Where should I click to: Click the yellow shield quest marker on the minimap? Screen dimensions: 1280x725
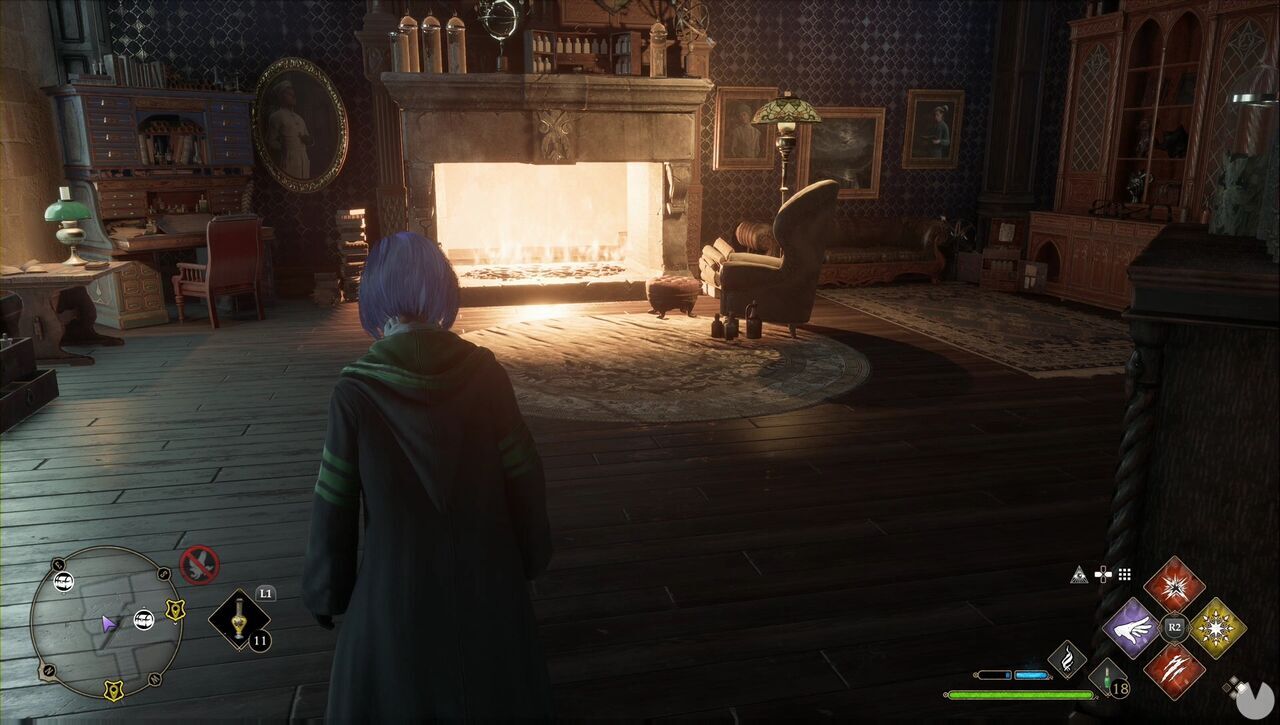coord(176,610)
